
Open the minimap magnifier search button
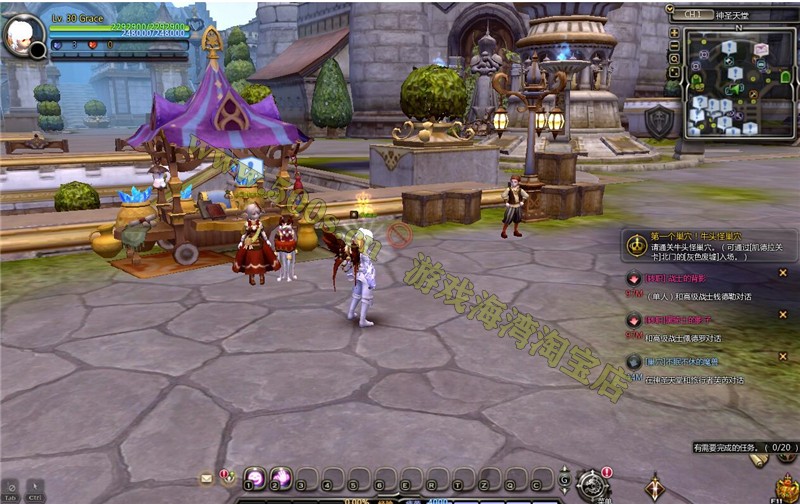point(674,58)
